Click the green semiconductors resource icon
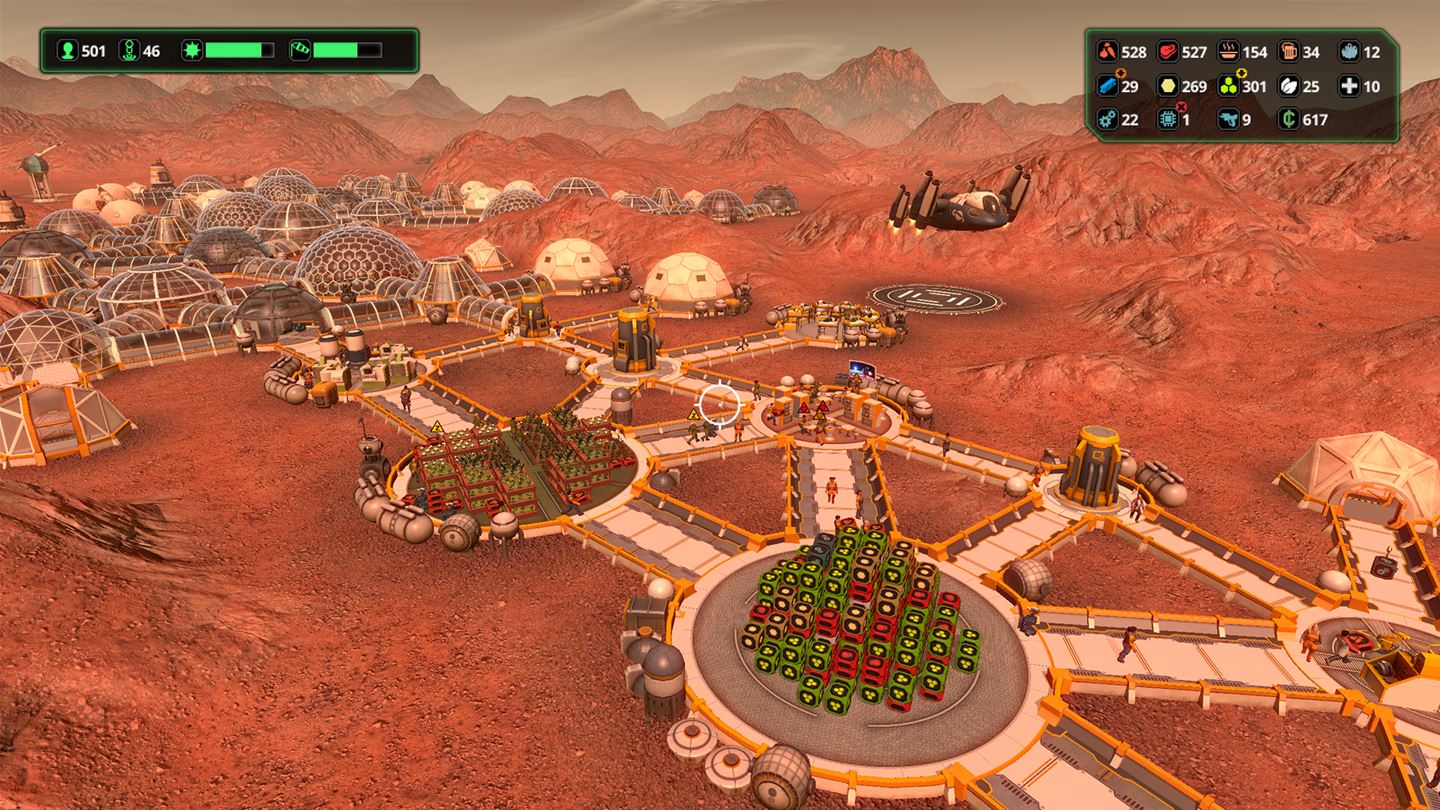The width and height of the screenshot is (1440, 810). pos(1227,86)
